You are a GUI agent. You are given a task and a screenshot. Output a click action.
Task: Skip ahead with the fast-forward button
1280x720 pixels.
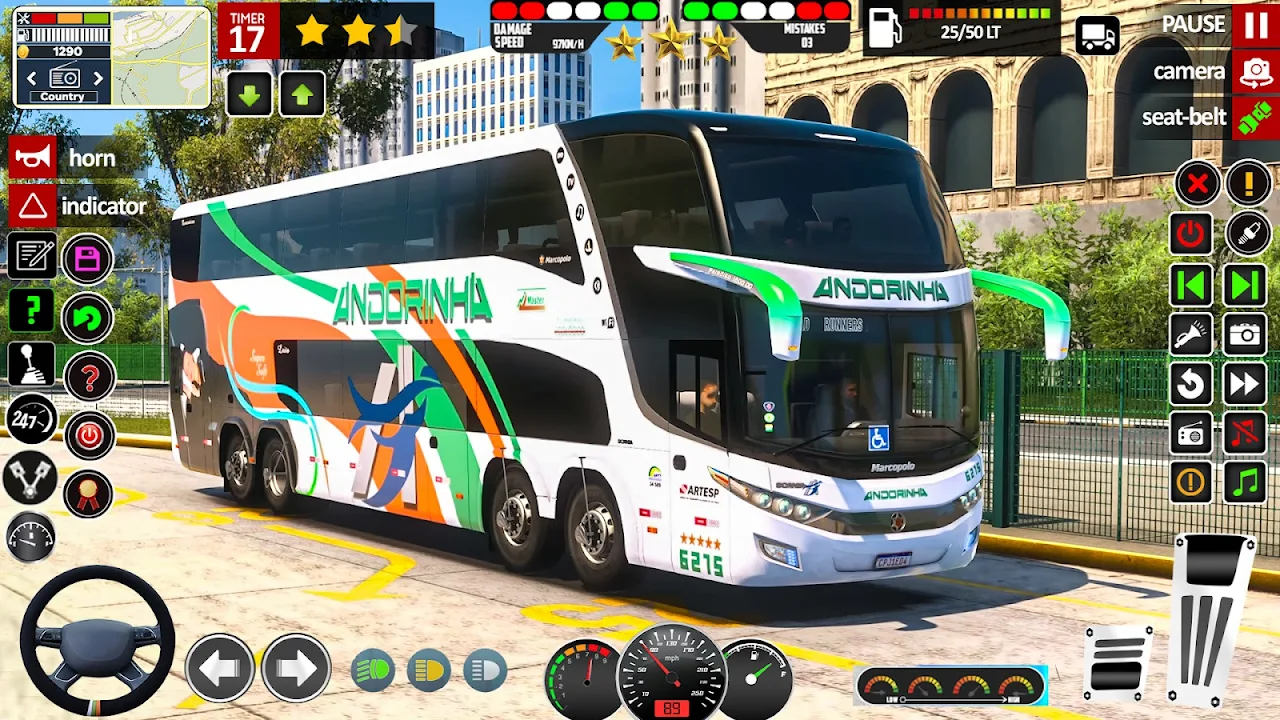pyautogui.click(x=1245, y=384)
